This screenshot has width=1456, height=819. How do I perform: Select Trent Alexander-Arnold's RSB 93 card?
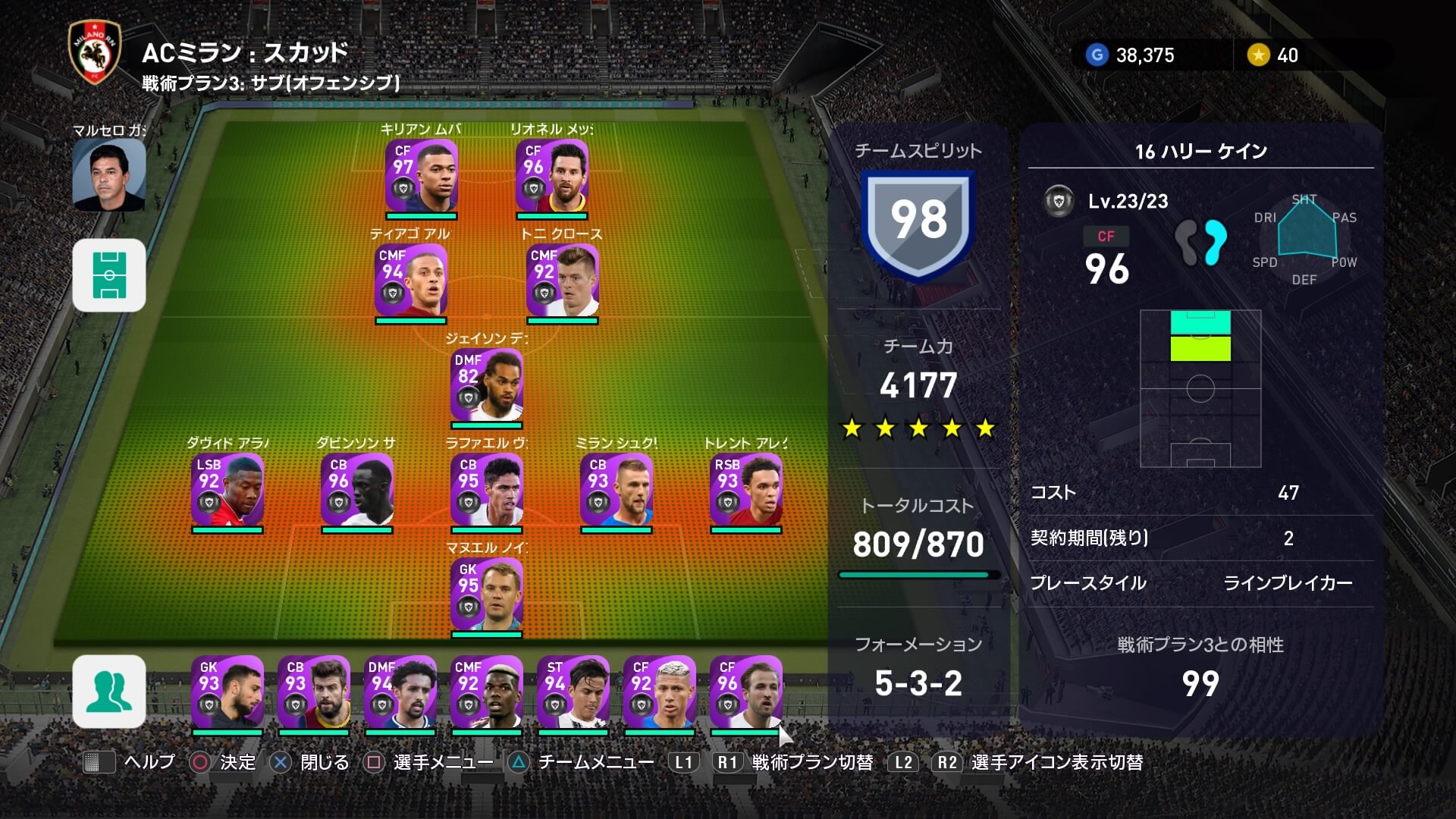(x=746, y=489)
